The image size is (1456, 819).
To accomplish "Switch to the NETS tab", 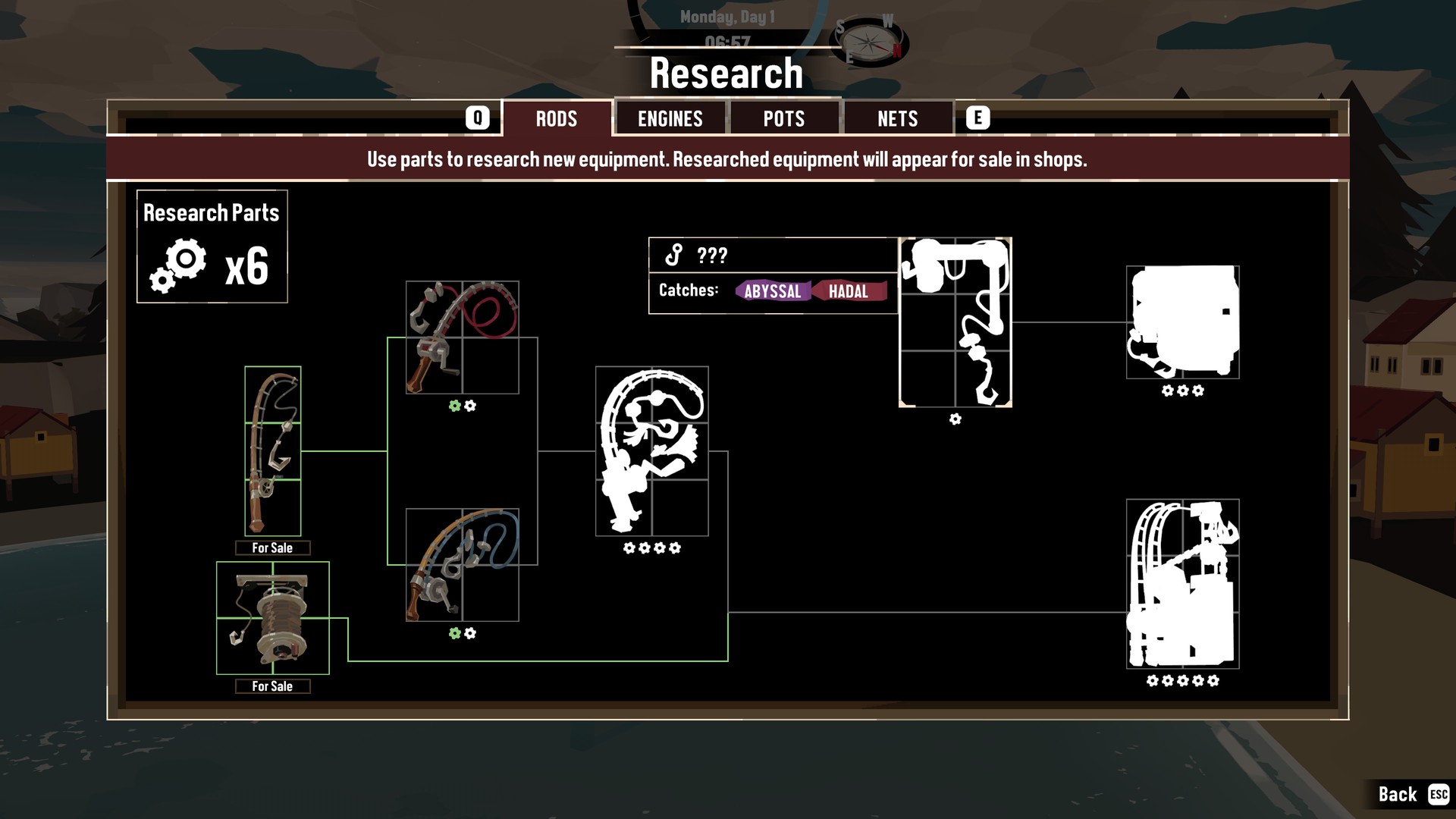I will (898, 118).
